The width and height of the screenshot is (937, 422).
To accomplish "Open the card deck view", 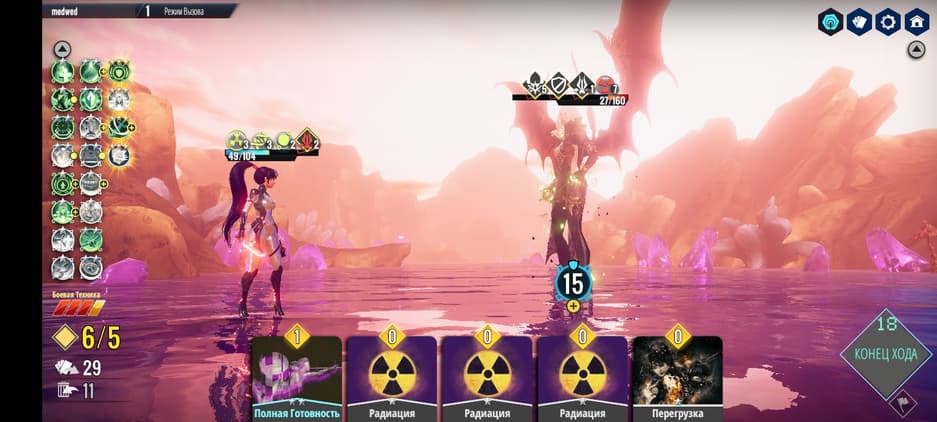I will (x=859, y=22).
